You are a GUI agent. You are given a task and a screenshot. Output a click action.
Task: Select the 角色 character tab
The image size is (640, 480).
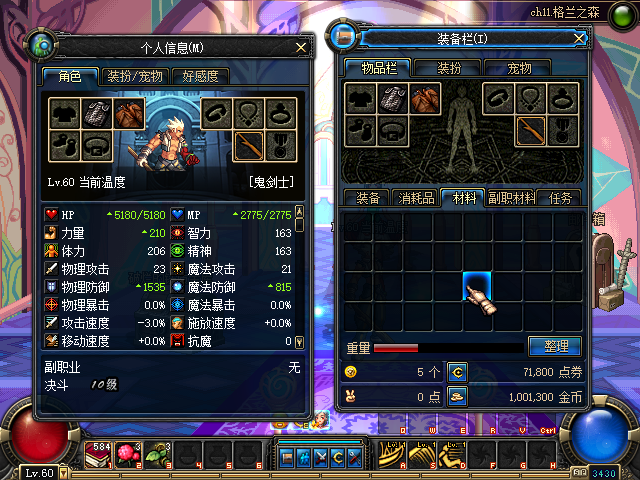pyautogui.click(x=70, y=76)
